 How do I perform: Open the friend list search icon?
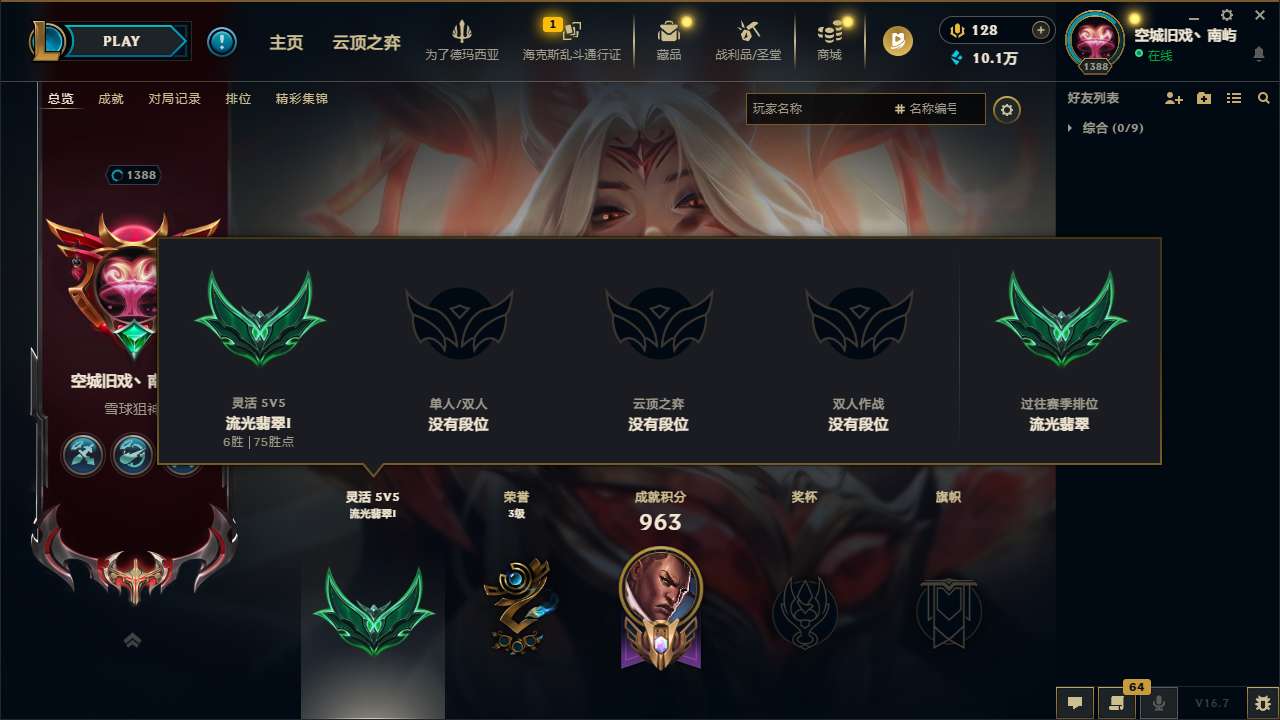(x=1263, y=98)
